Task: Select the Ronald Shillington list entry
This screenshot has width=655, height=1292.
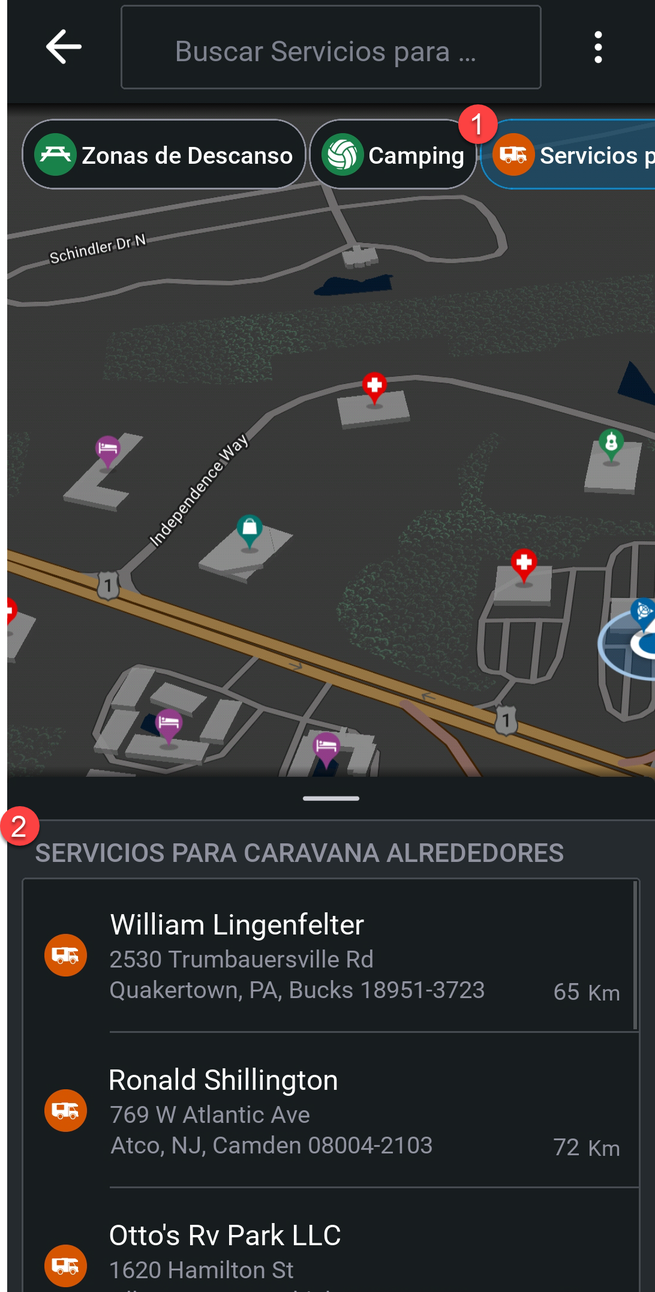Action: click(x=330, y=1111)
